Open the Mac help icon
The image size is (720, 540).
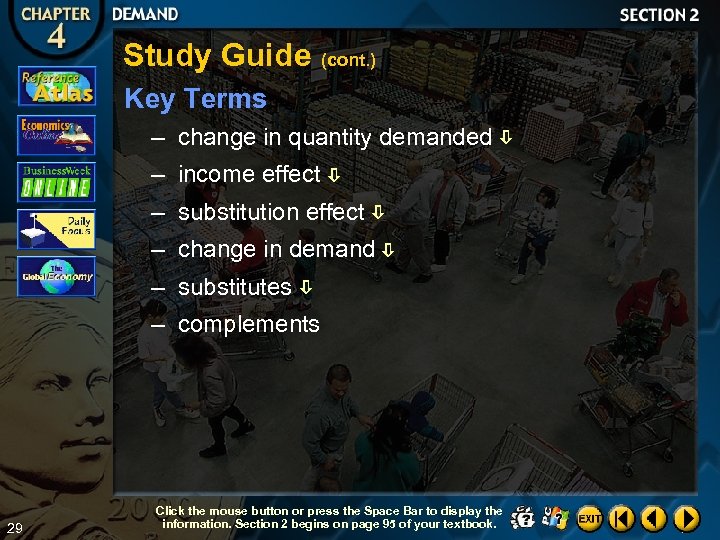pos(523,518)
